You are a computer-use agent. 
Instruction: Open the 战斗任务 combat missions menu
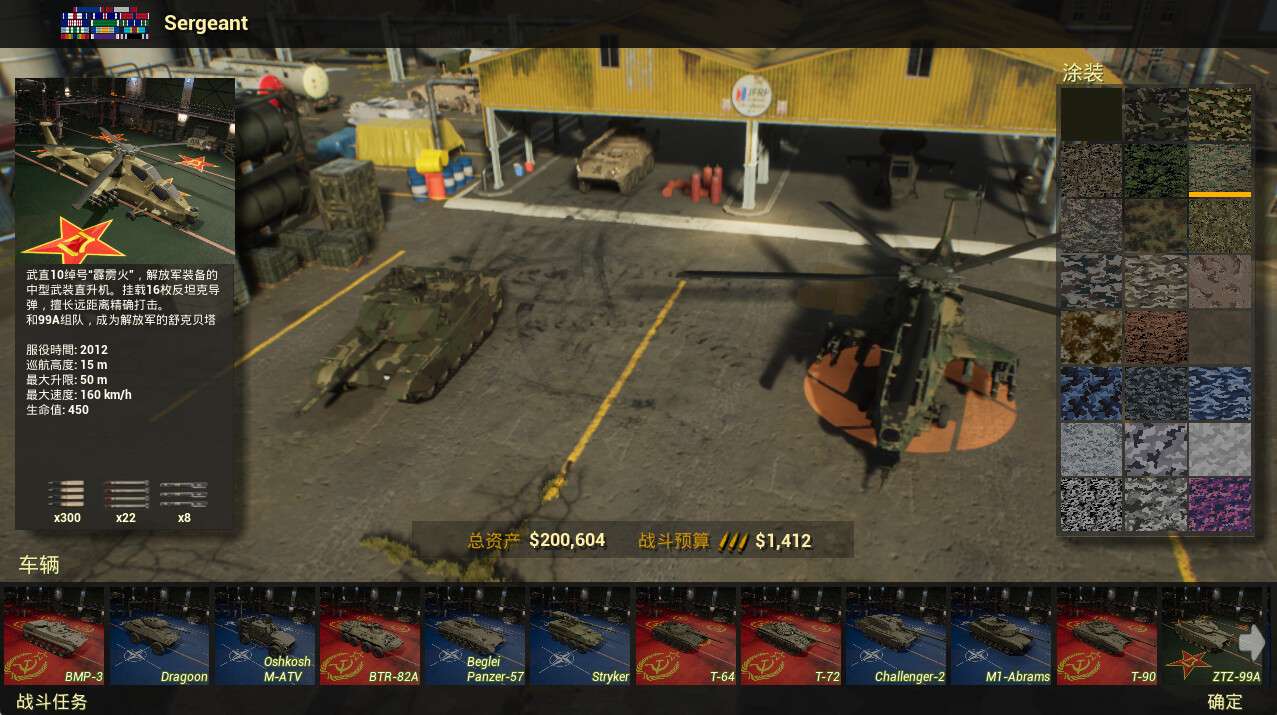pyautogui.click(x=52, y=702)
